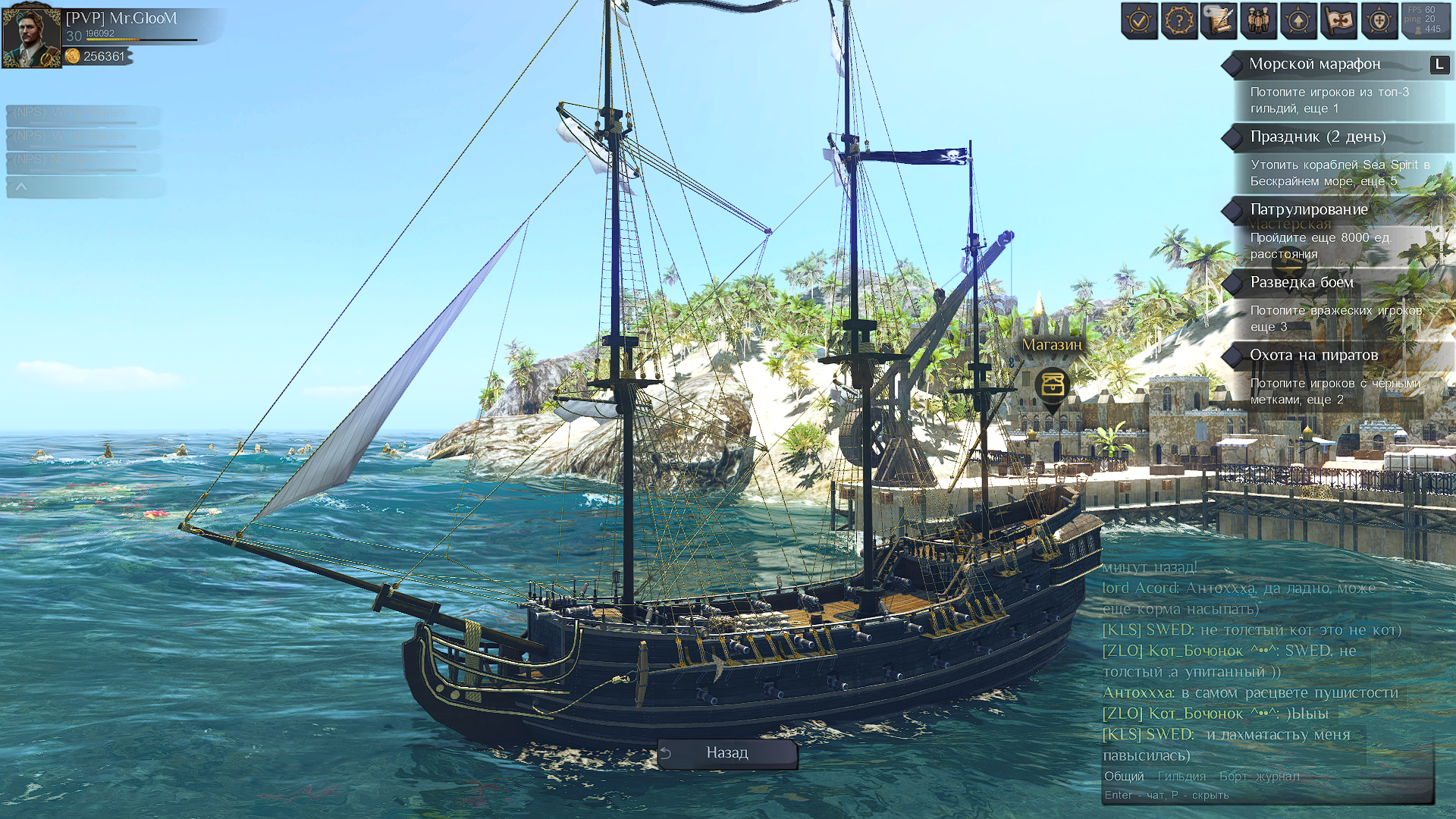Image resolution: width=1456 pixels, height=819 pixels.
Task: Collapse the NPS target list arrow
Action: pyautogui.click(x=21, y=187)
